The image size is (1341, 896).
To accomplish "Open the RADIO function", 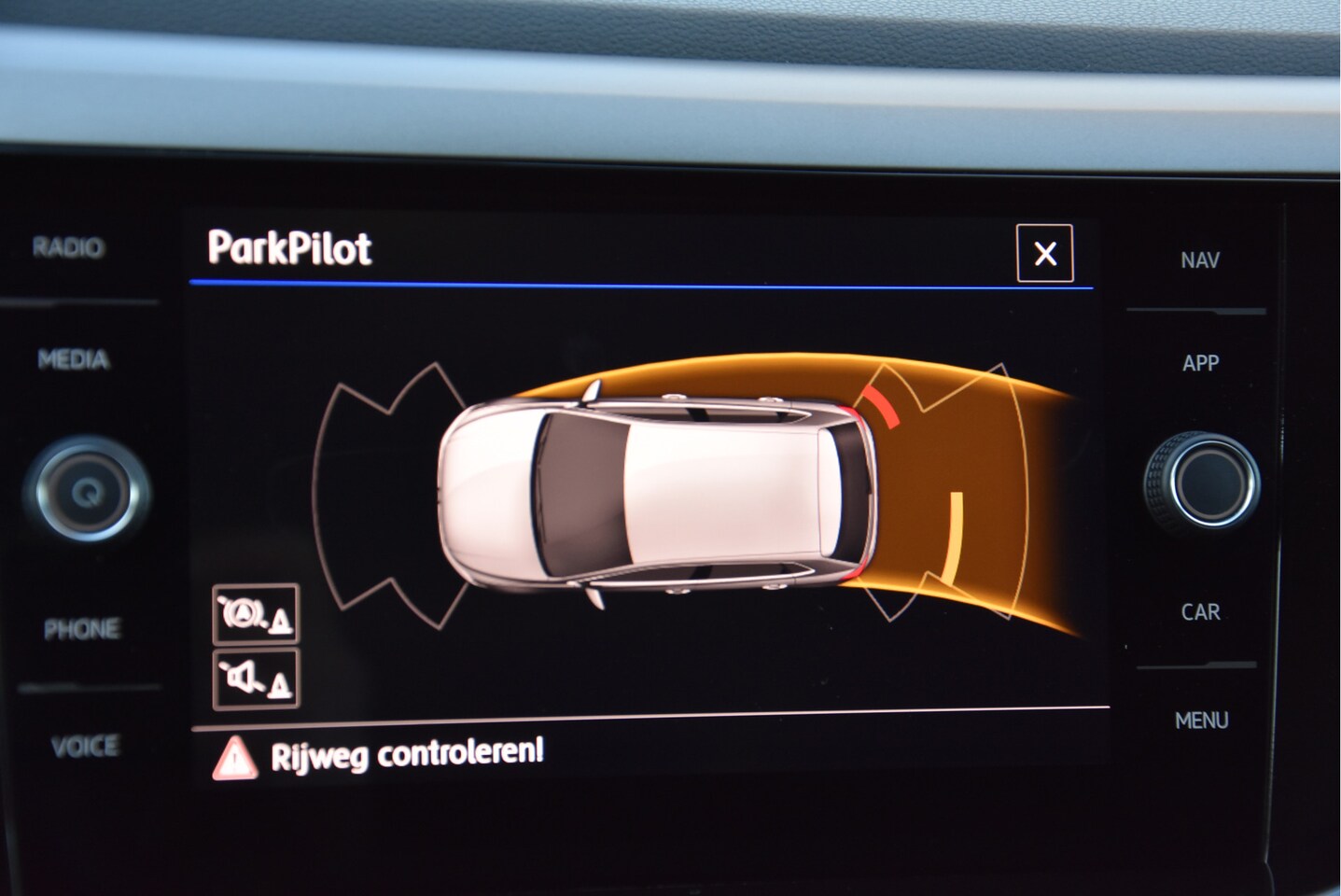I will [x=68, y=247].
